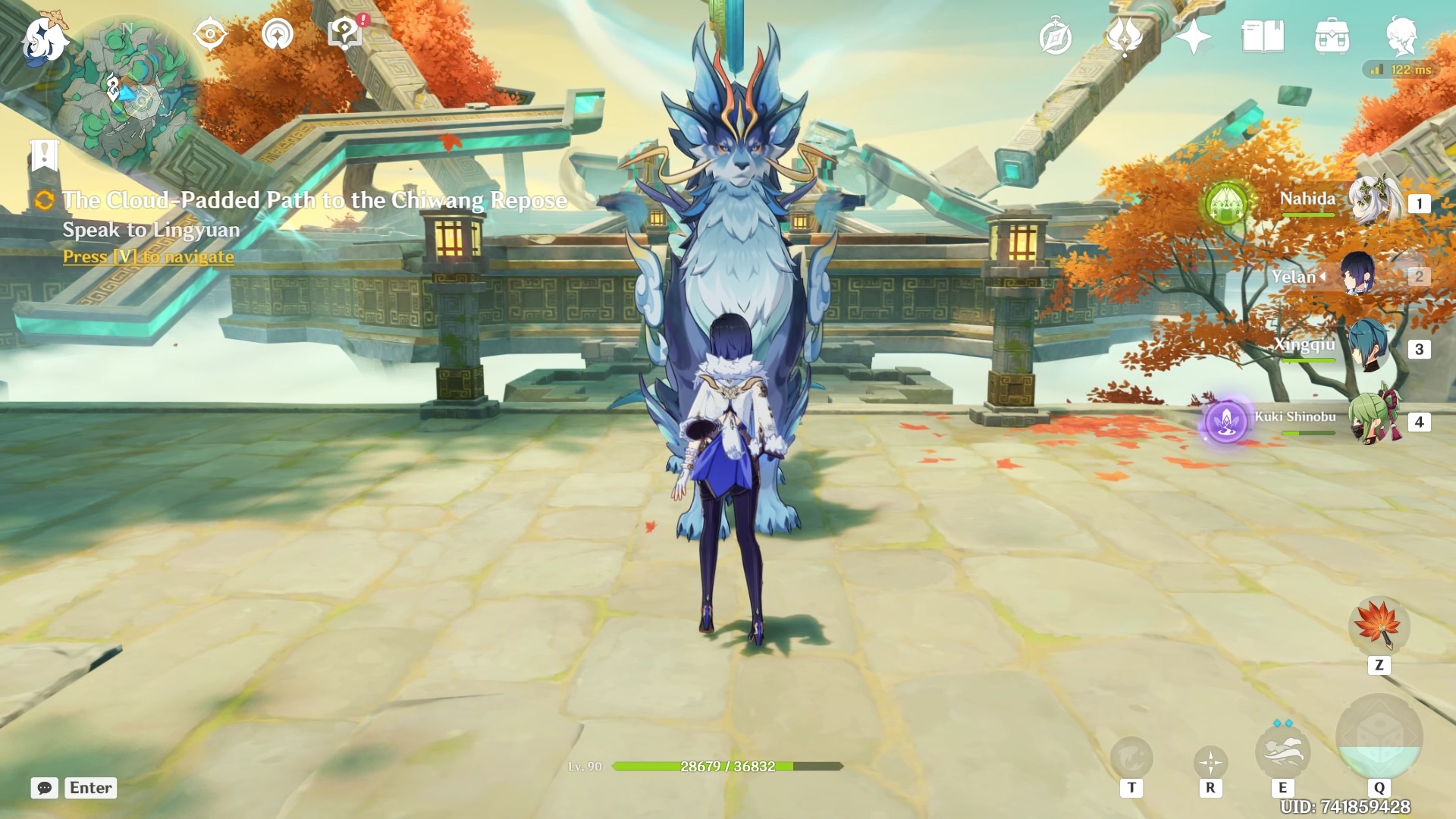
Task: Open the tutorial hints with red notification badge
Action: 345,33
